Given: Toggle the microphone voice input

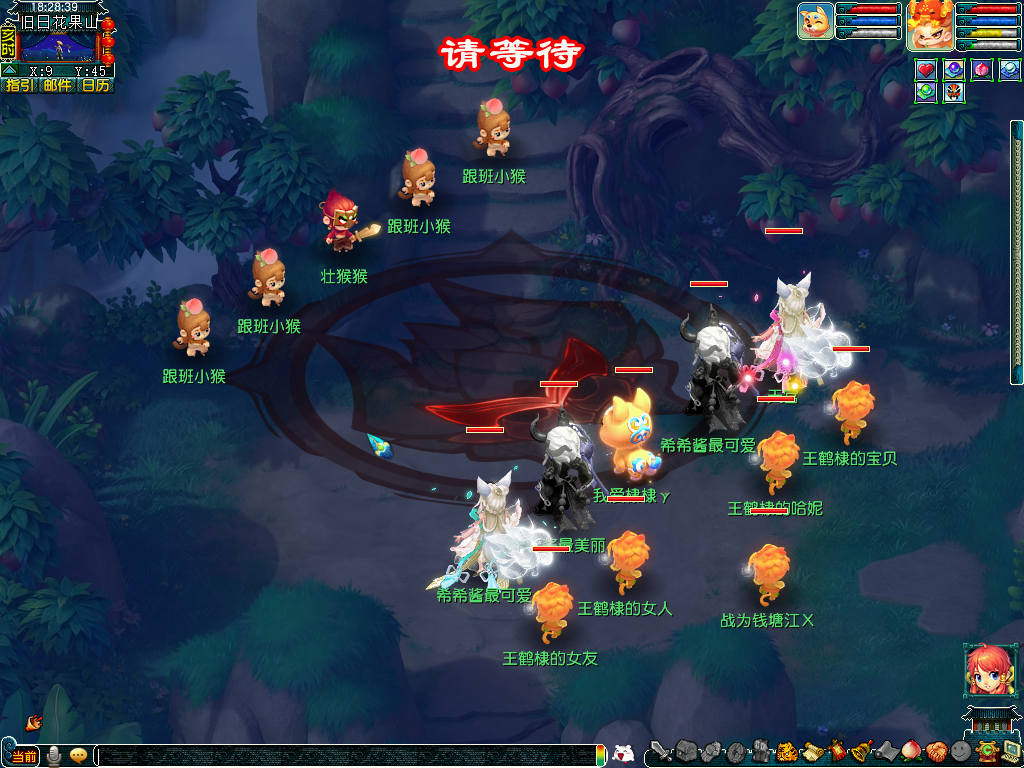Looking at the screenshot, I should (53, 756).
